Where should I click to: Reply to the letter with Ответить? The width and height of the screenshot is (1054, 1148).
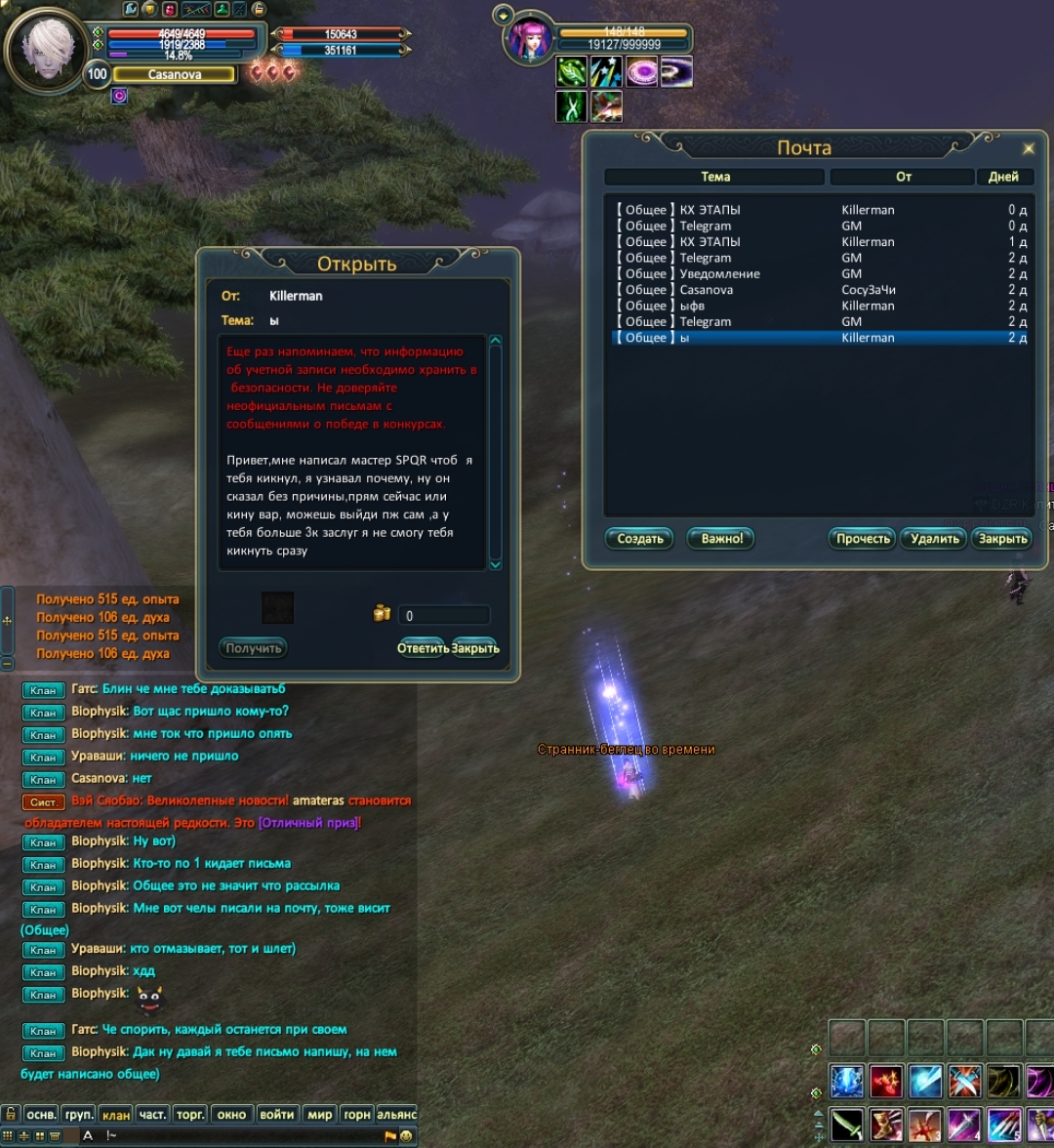(x=423, y=648)
